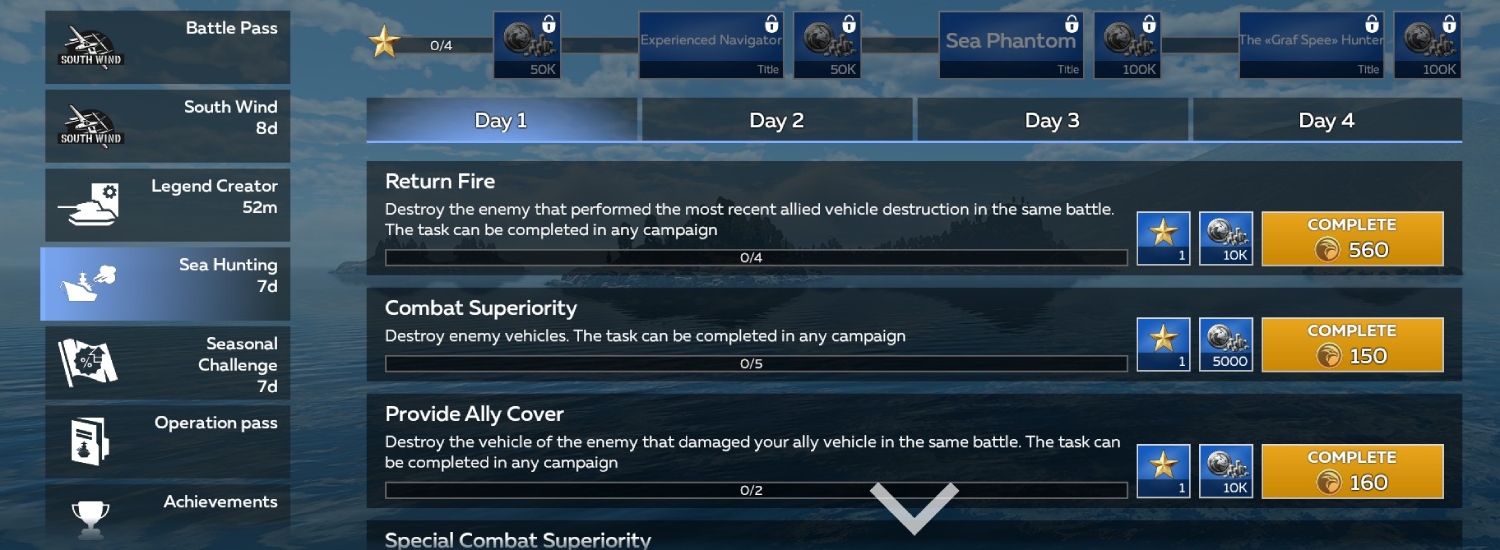1500x550 pixels.
Task: Click the down chevron to show more tasks
Action: 914,506
